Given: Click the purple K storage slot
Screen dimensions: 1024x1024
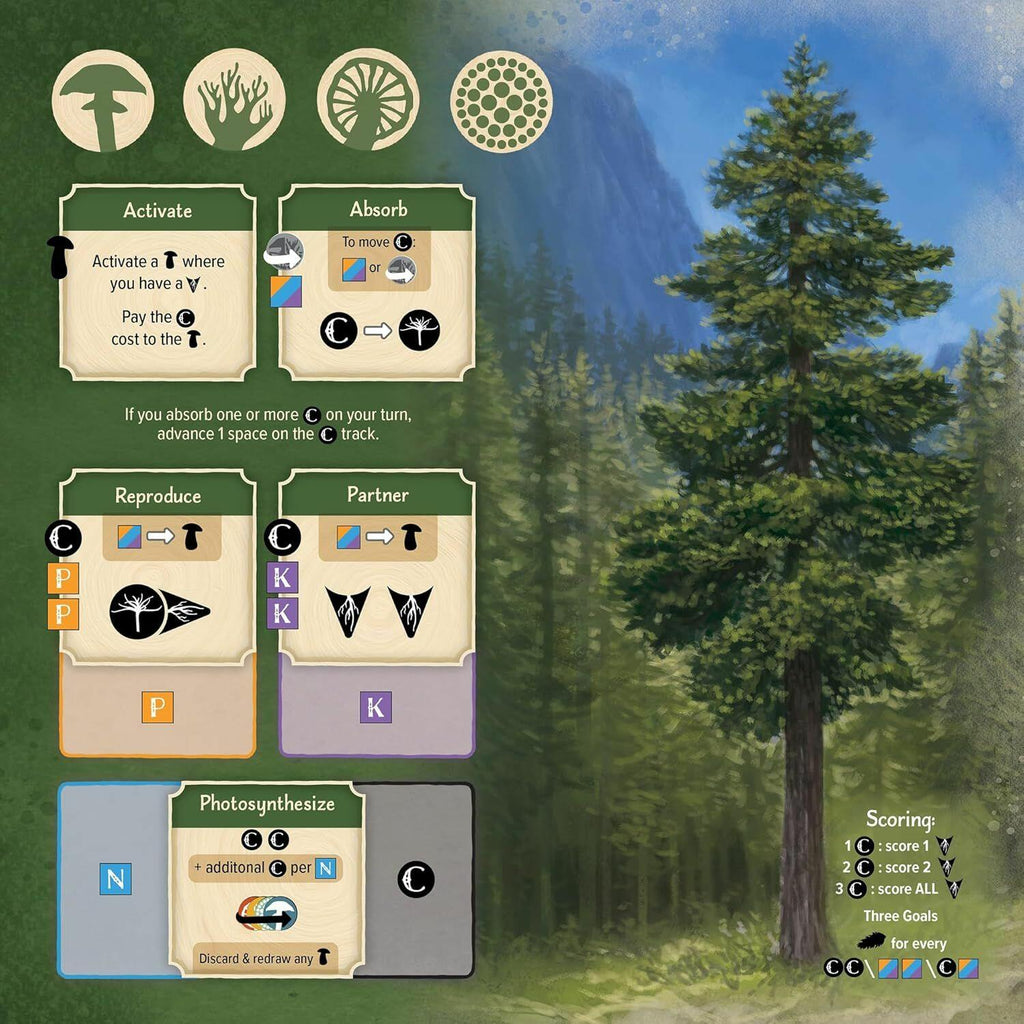Looking at the screenshot, I should (x=376, y=708).
